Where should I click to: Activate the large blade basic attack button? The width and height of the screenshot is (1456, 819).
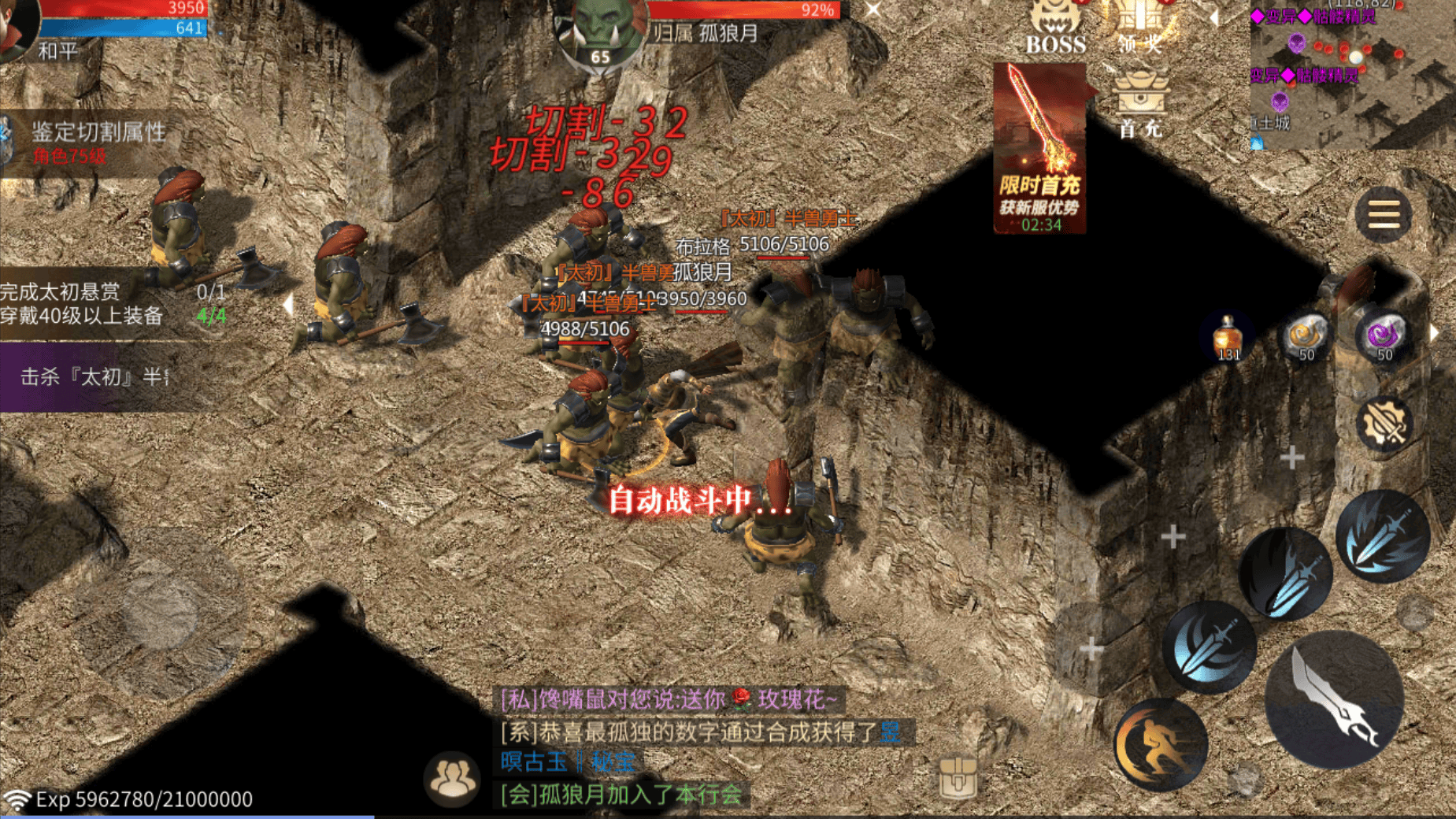point(1334,700)
